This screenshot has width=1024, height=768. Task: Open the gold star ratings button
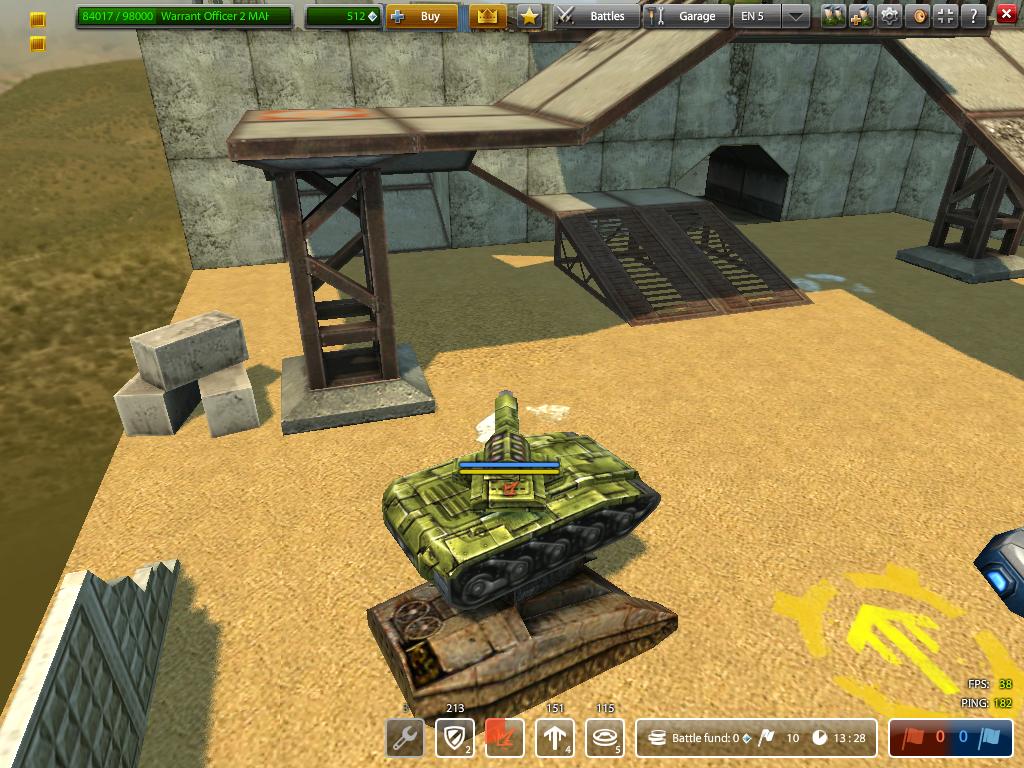point(529,16)
